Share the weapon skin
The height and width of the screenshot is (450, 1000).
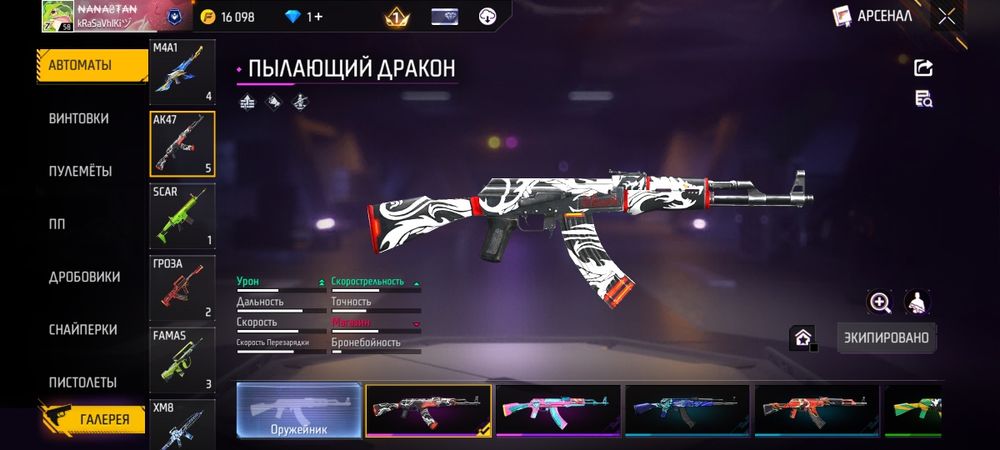(x=923, y=67)
